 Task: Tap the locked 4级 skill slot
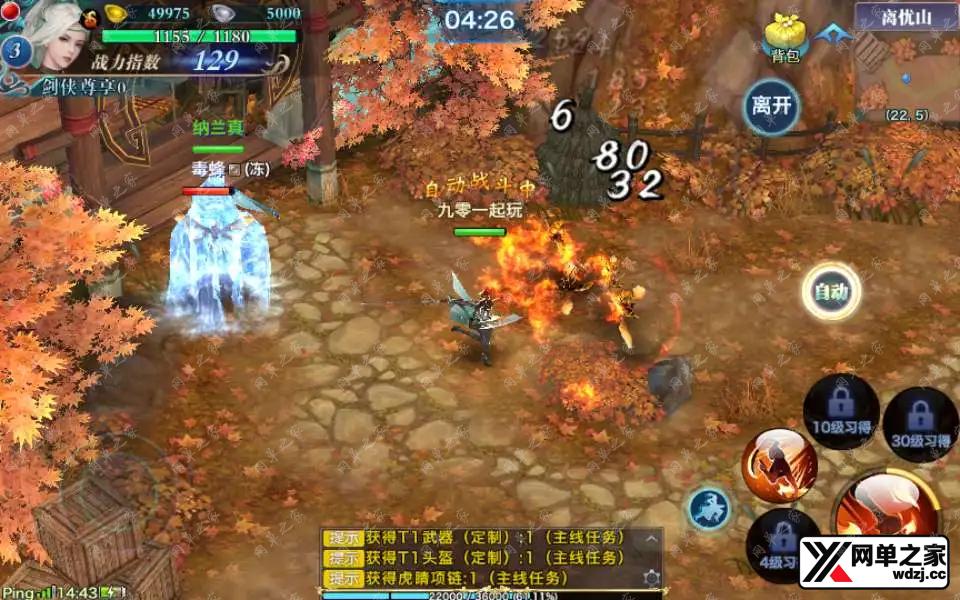pyautogui.click(x=778, y=545)
